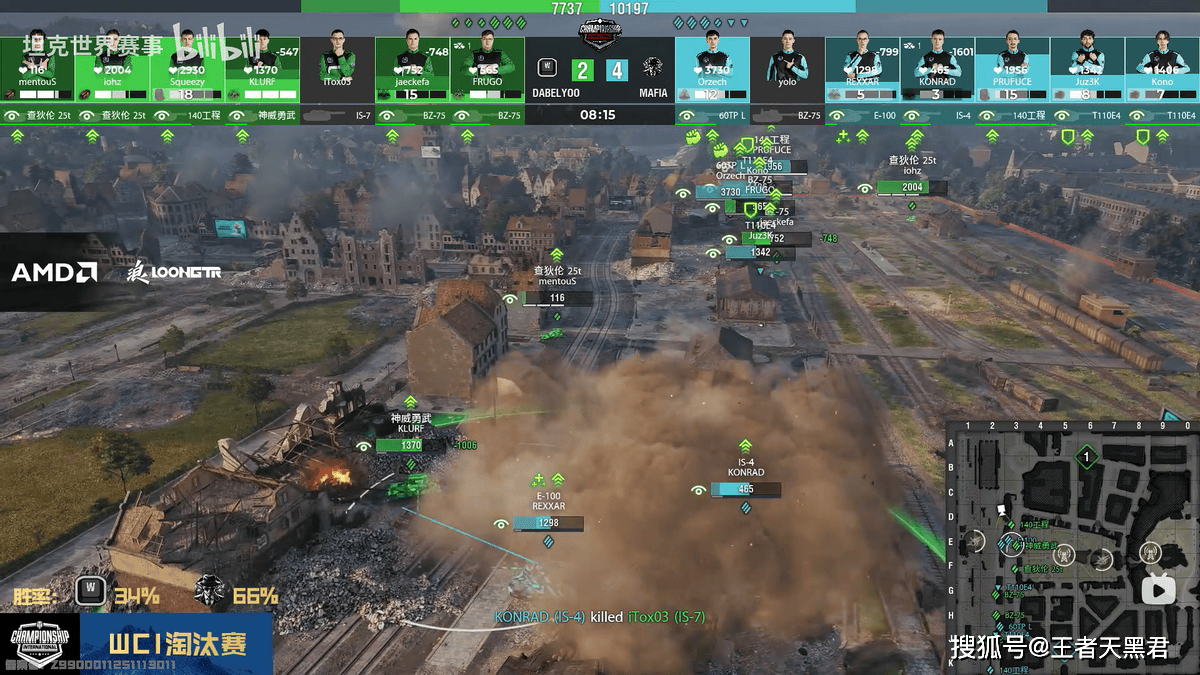Click the base capture marker 1 on minimap
This screenshot has width=1200, height=675.
coord(1086,457)
